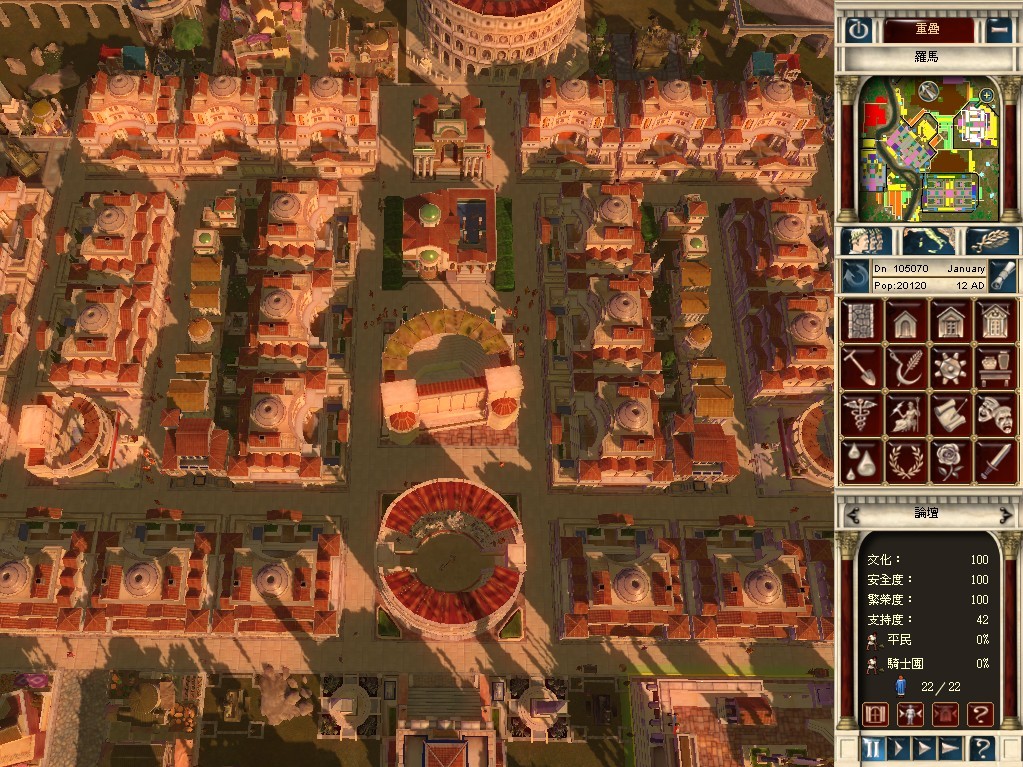
Task: Open the laurel wreath government category
Action: (x=905, y=460)
